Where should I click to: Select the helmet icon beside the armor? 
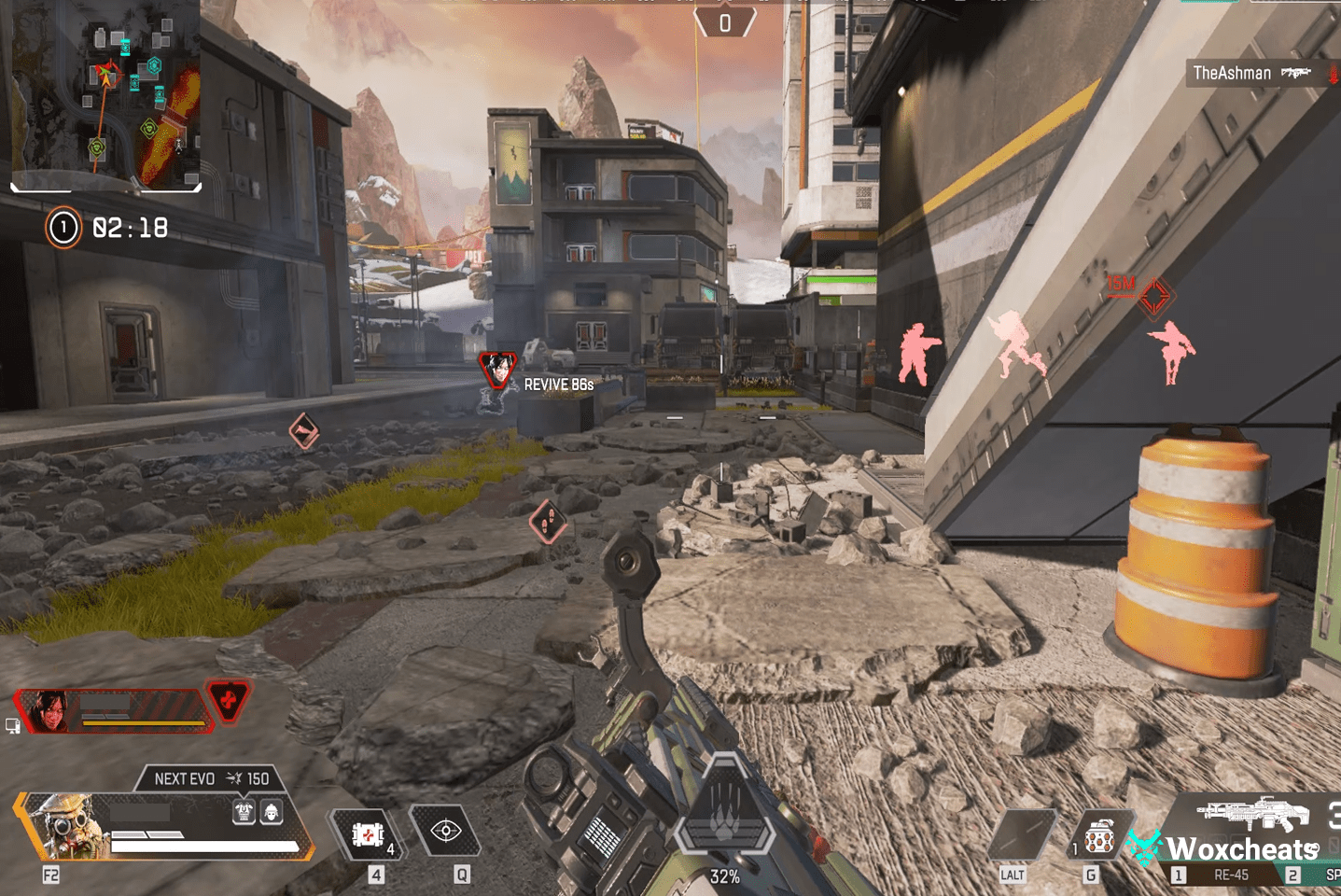pos(272,812)
